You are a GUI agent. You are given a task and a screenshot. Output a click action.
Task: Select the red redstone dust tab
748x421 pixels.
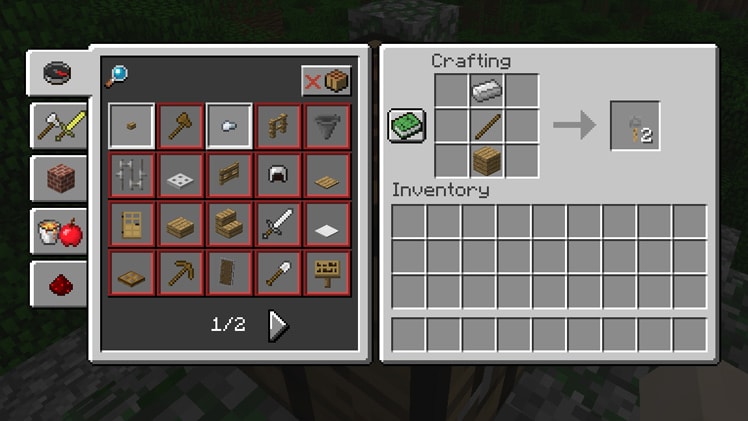(60, 285)
